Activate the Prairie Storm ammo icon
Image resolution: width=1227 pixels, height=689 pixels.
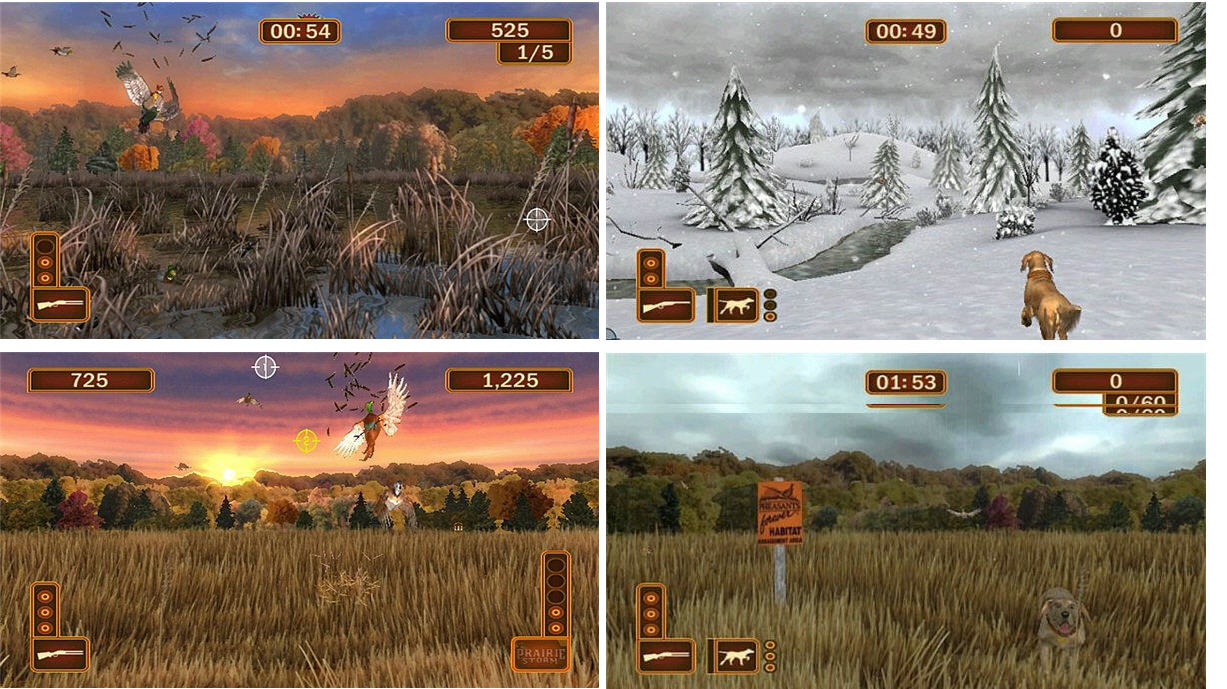pyautogui.click(x=540, y=655)
